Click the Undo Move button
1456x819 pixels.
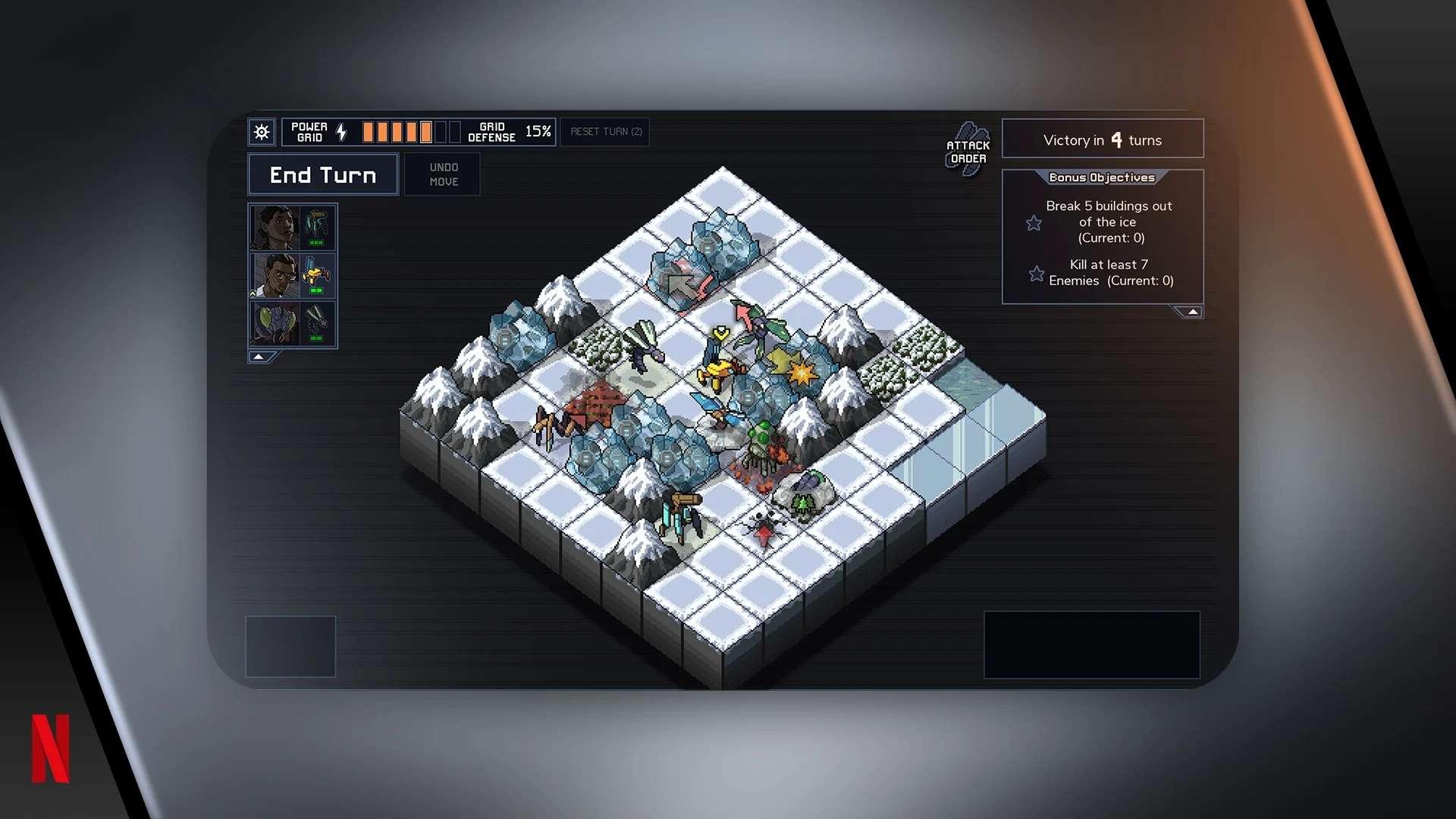[x=443, y=174]
